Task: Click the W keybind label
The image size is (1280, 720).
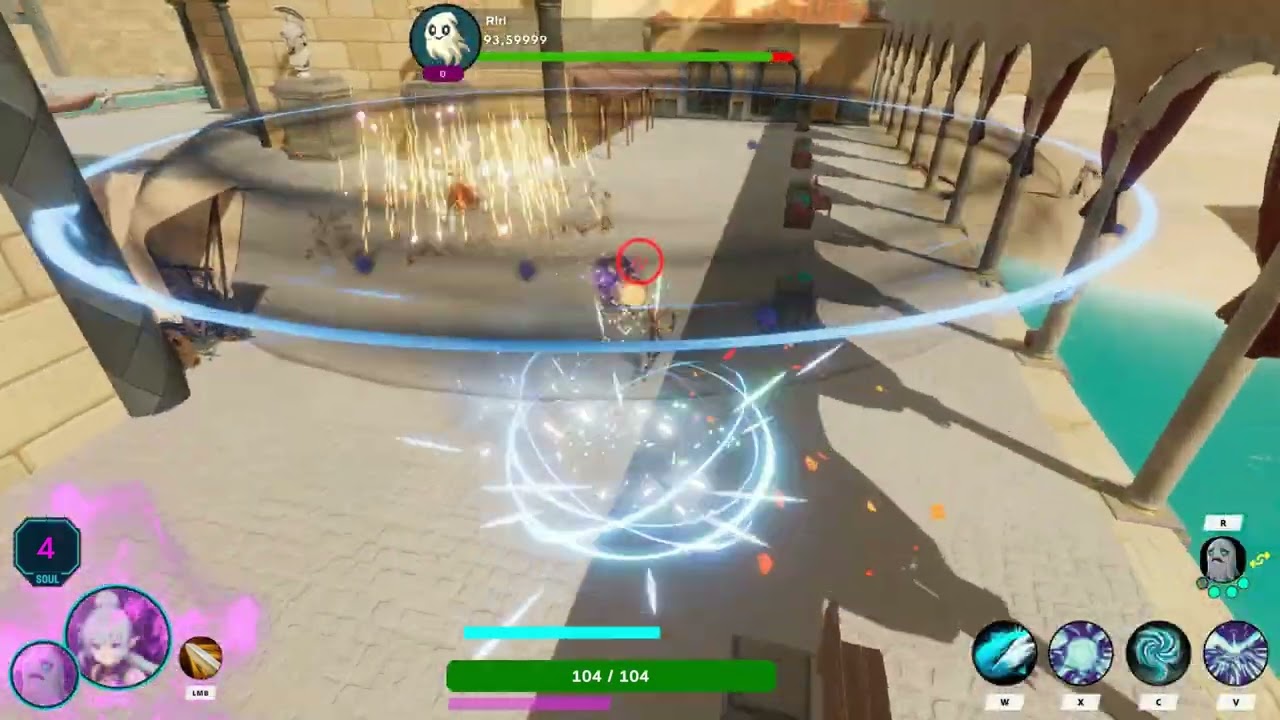Action: coord(1005,703)
